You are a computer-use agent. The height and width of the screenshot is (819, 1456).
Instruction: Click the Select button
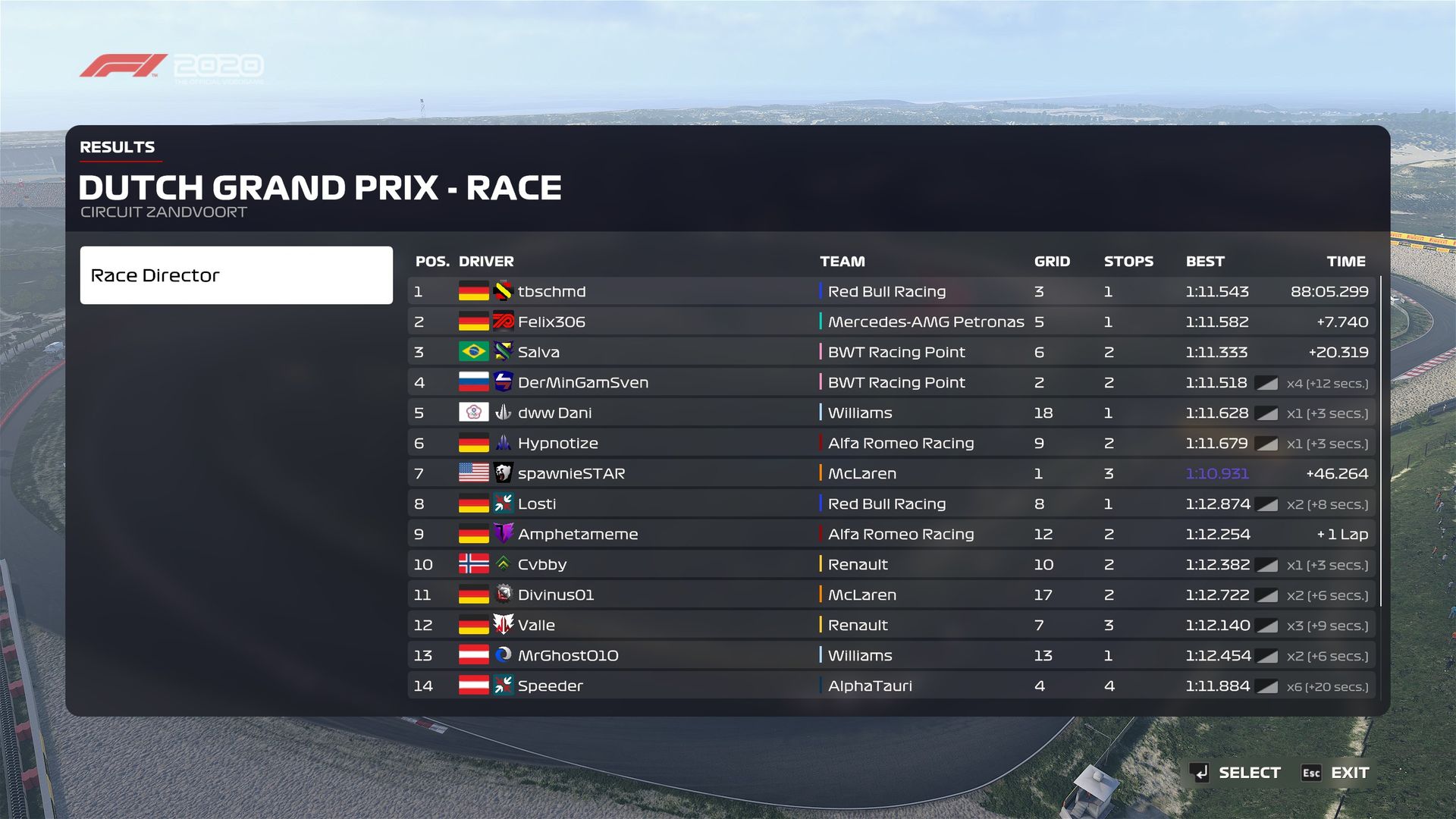click(x=1235, y=773)
